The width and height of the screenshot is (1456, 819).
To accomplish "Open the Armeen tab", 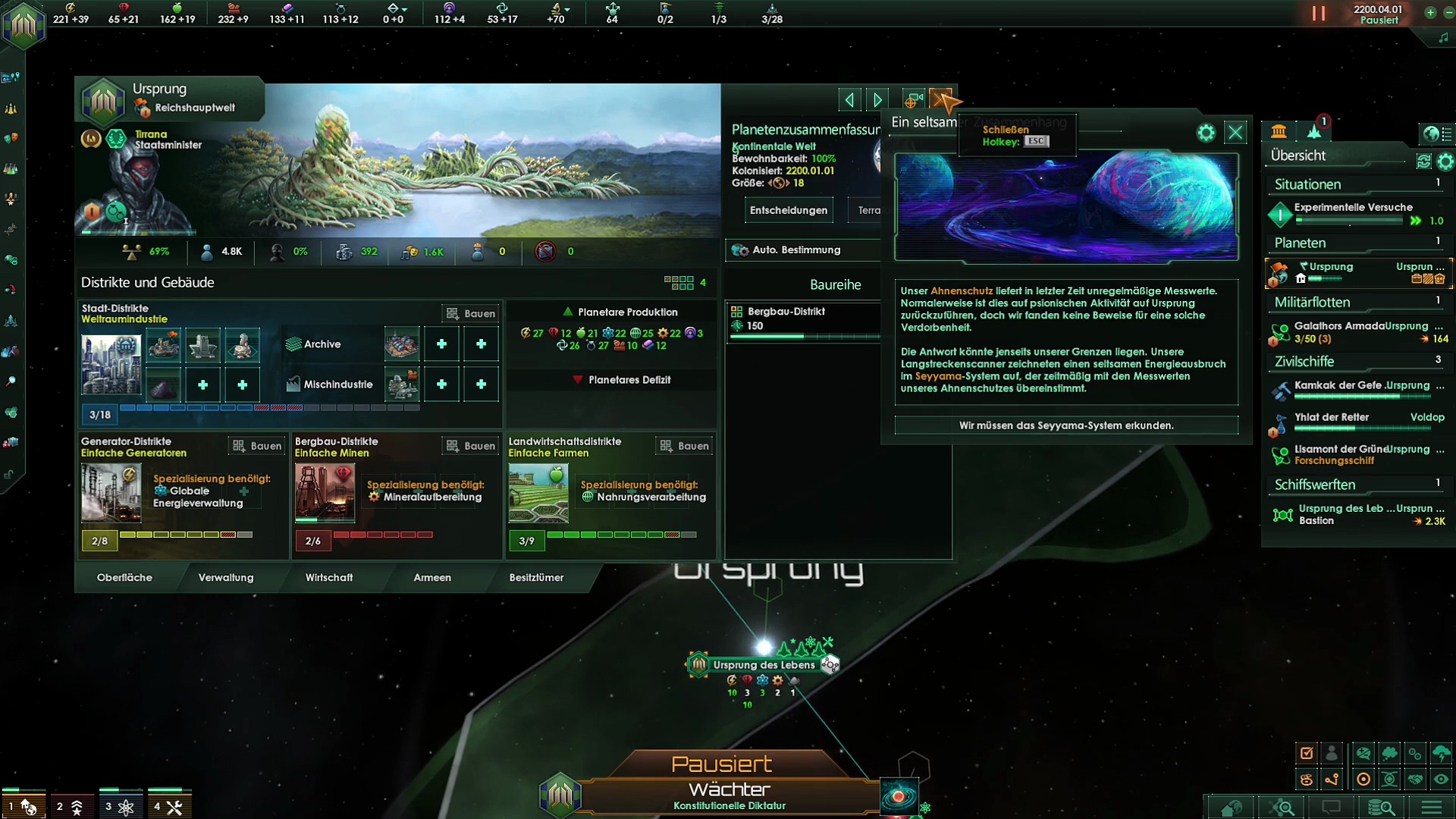I will point(432,577).
